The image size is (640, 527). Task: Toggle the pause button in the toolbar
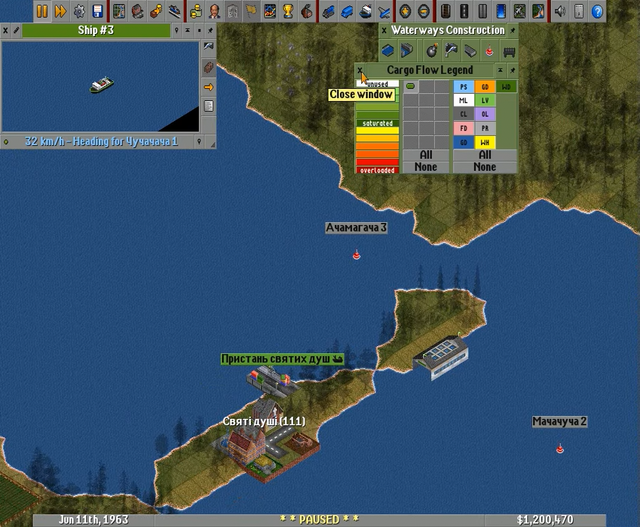coord(42,11)
